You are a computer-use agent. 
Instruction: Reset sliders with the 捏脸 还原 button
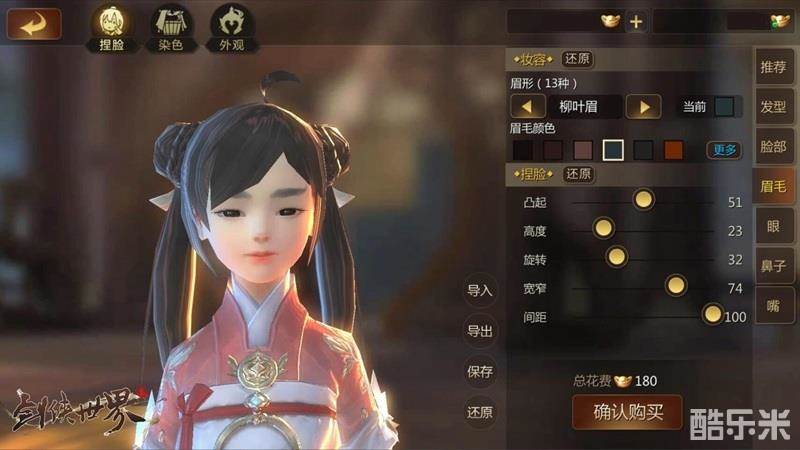point(578,174)
